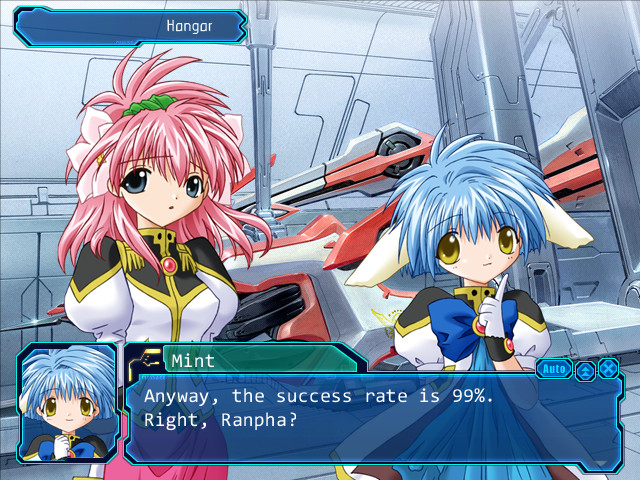Click the double up-arrow button
Screen dimensions: 640x480
coord(584,369)
